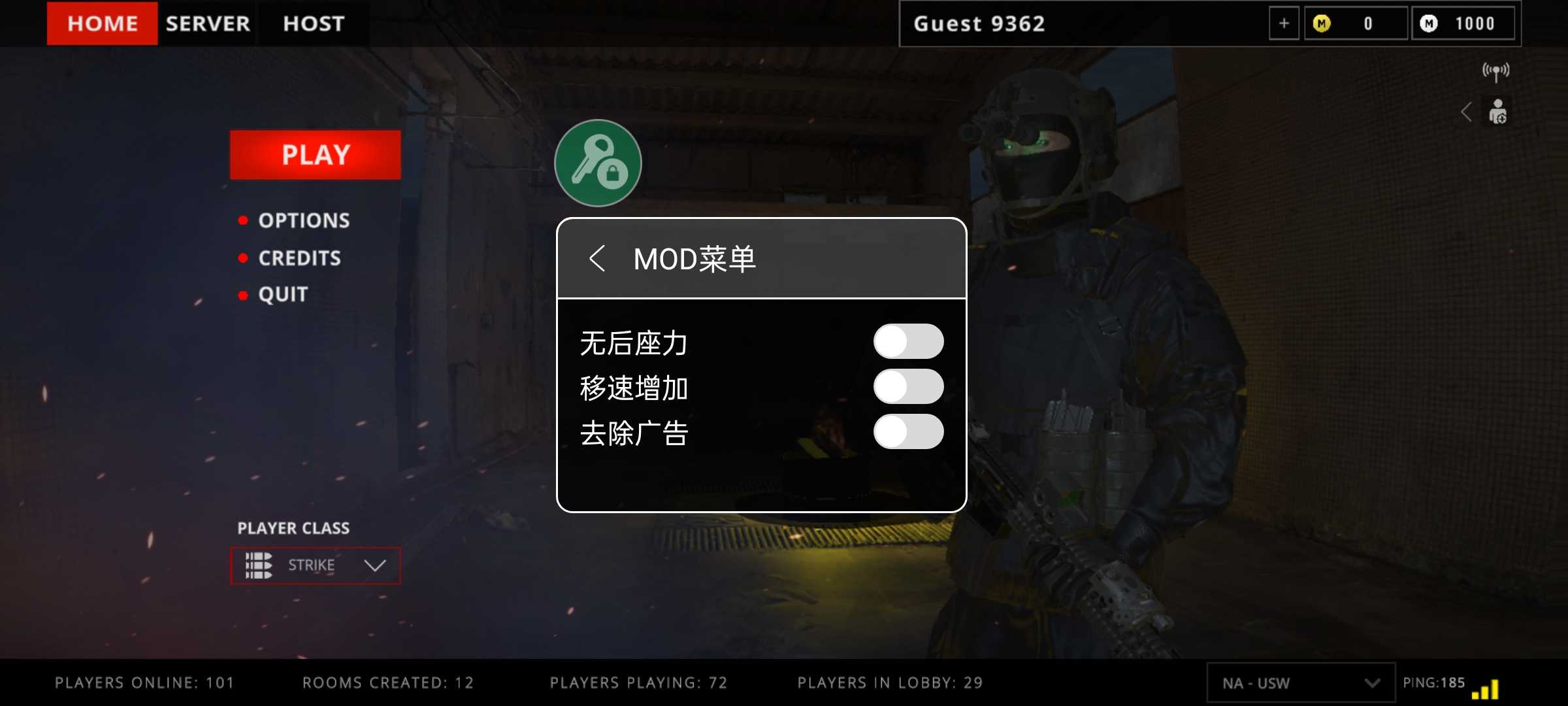This screenshot has height=706, width=1568.
Task: Toggle the 无后座力 switch
Action: coord(908,341)
